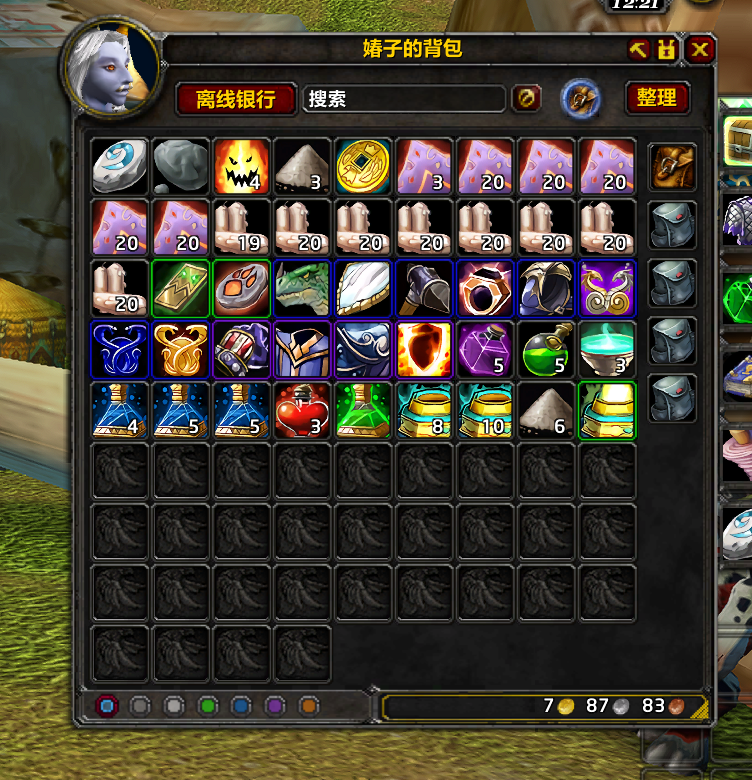The width and height of the screenshot is (752, 780).
Task: Filter items by the purple quality dot
Action: [x=275, y=706]
